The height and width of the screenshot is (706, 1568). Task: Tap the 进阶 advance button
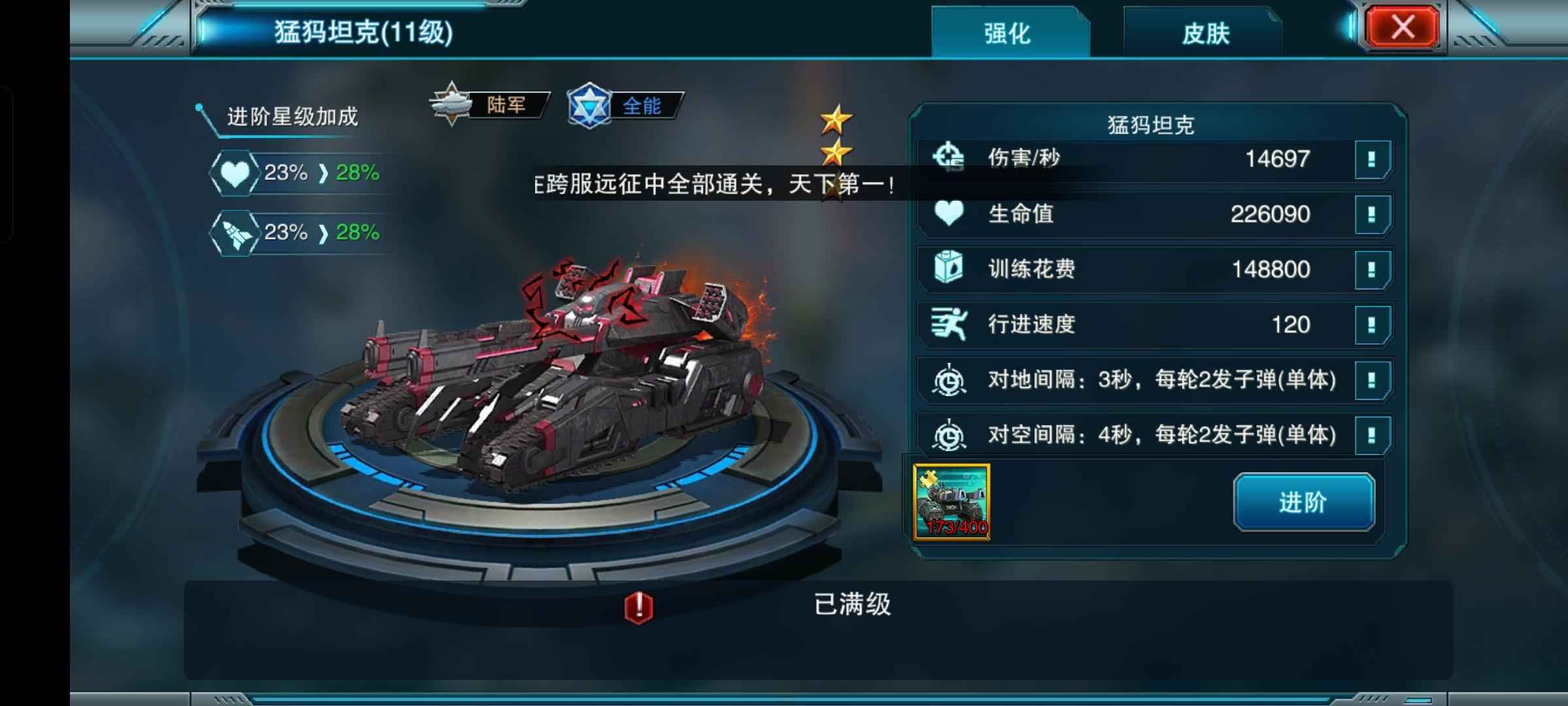(1303, 502)
